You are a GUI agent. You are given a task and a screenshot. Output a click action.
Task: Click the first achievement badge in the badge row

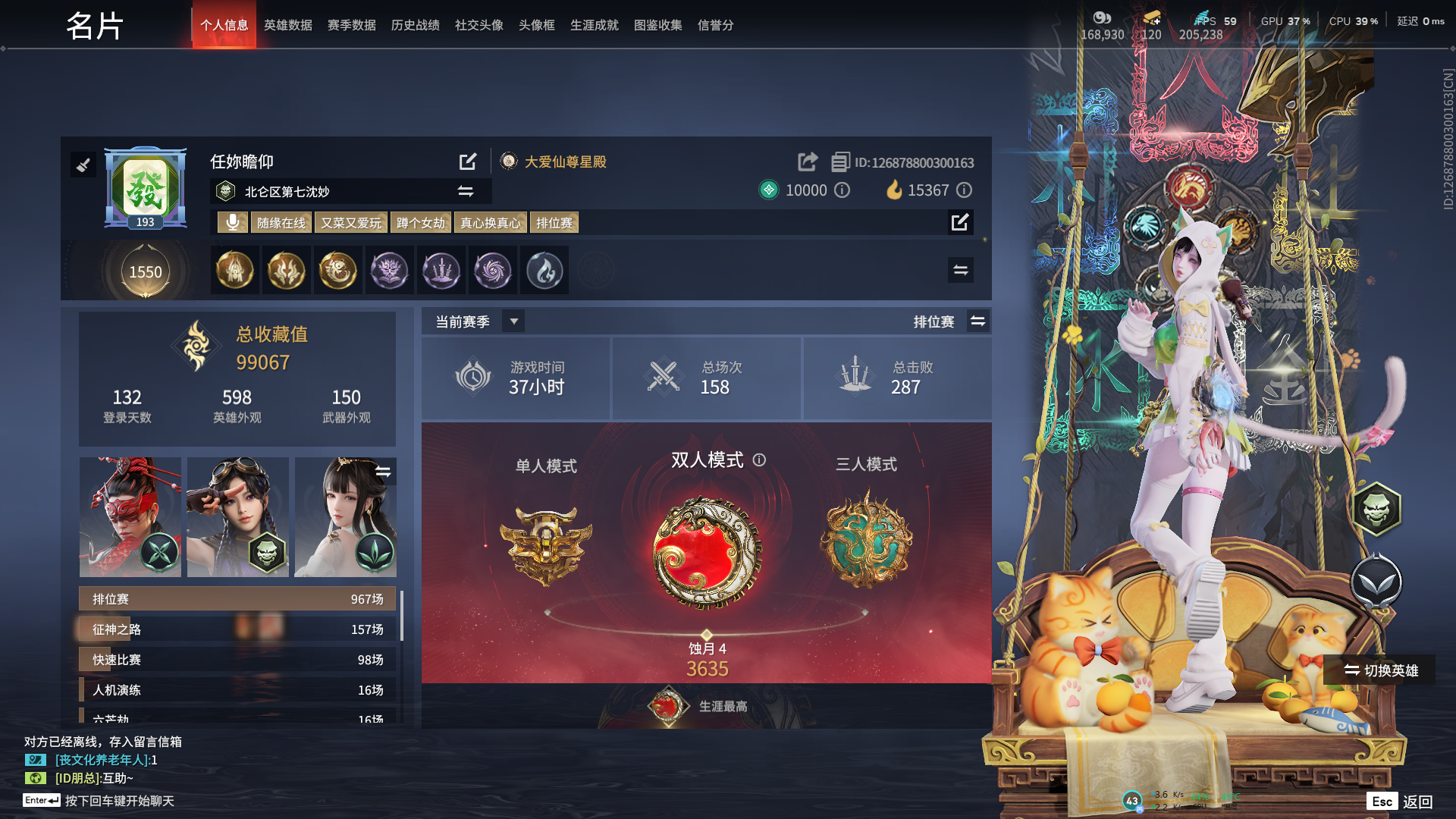tap(235, 270)
